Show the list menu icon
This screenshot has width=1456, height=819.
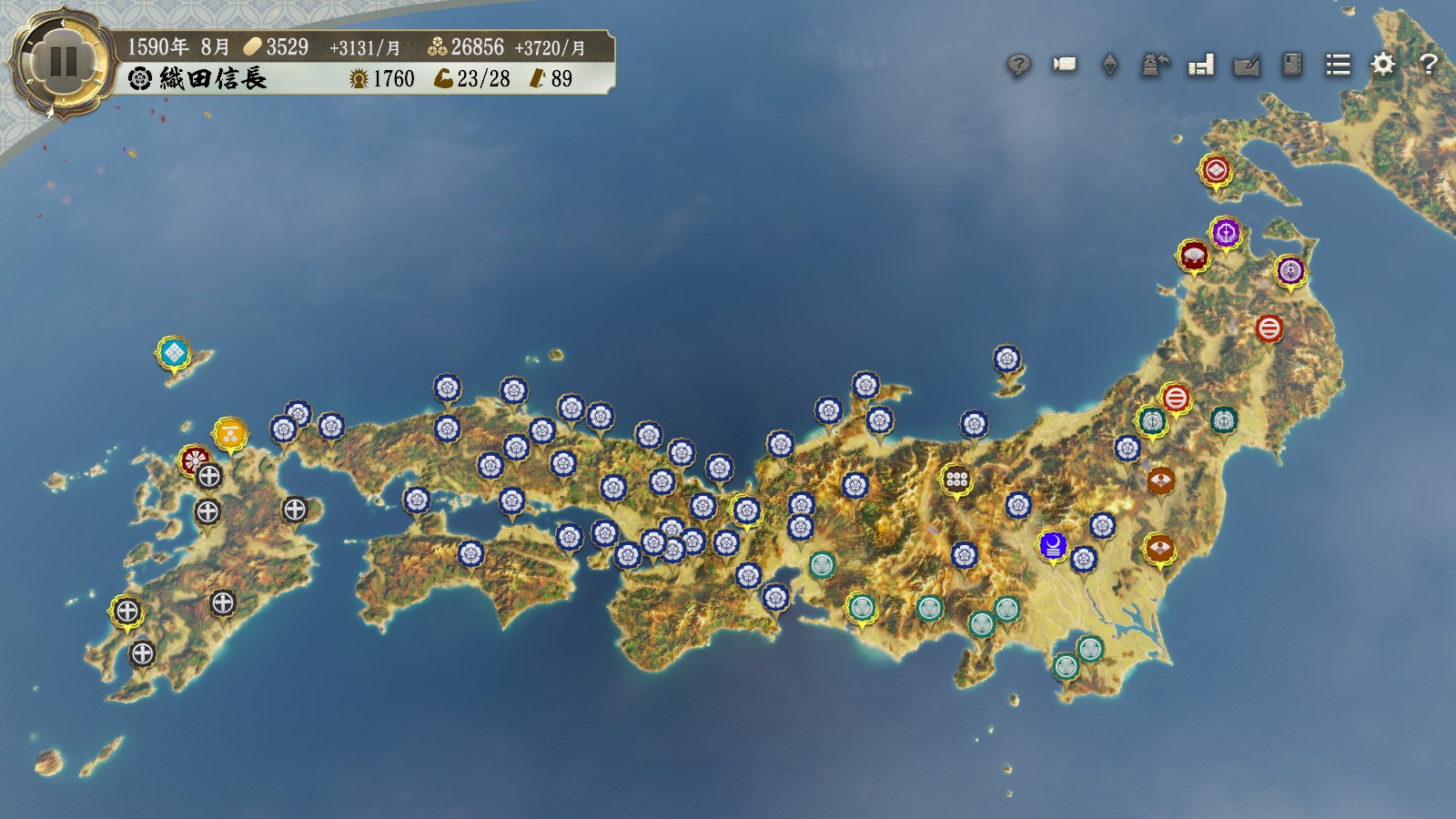(x=1338, y=65)
